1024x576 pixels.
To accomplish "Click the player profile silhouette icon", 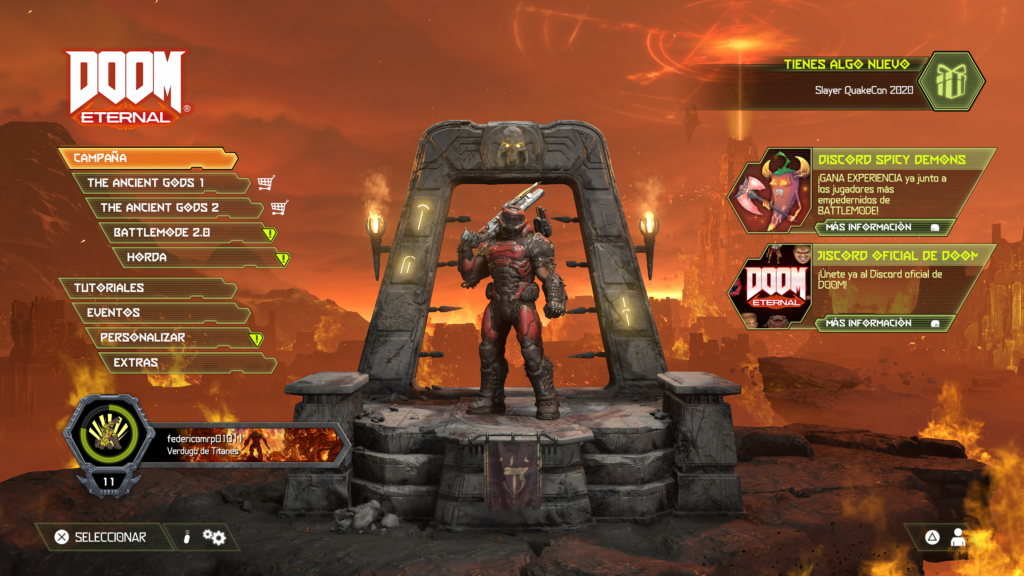I will point(958,537).
